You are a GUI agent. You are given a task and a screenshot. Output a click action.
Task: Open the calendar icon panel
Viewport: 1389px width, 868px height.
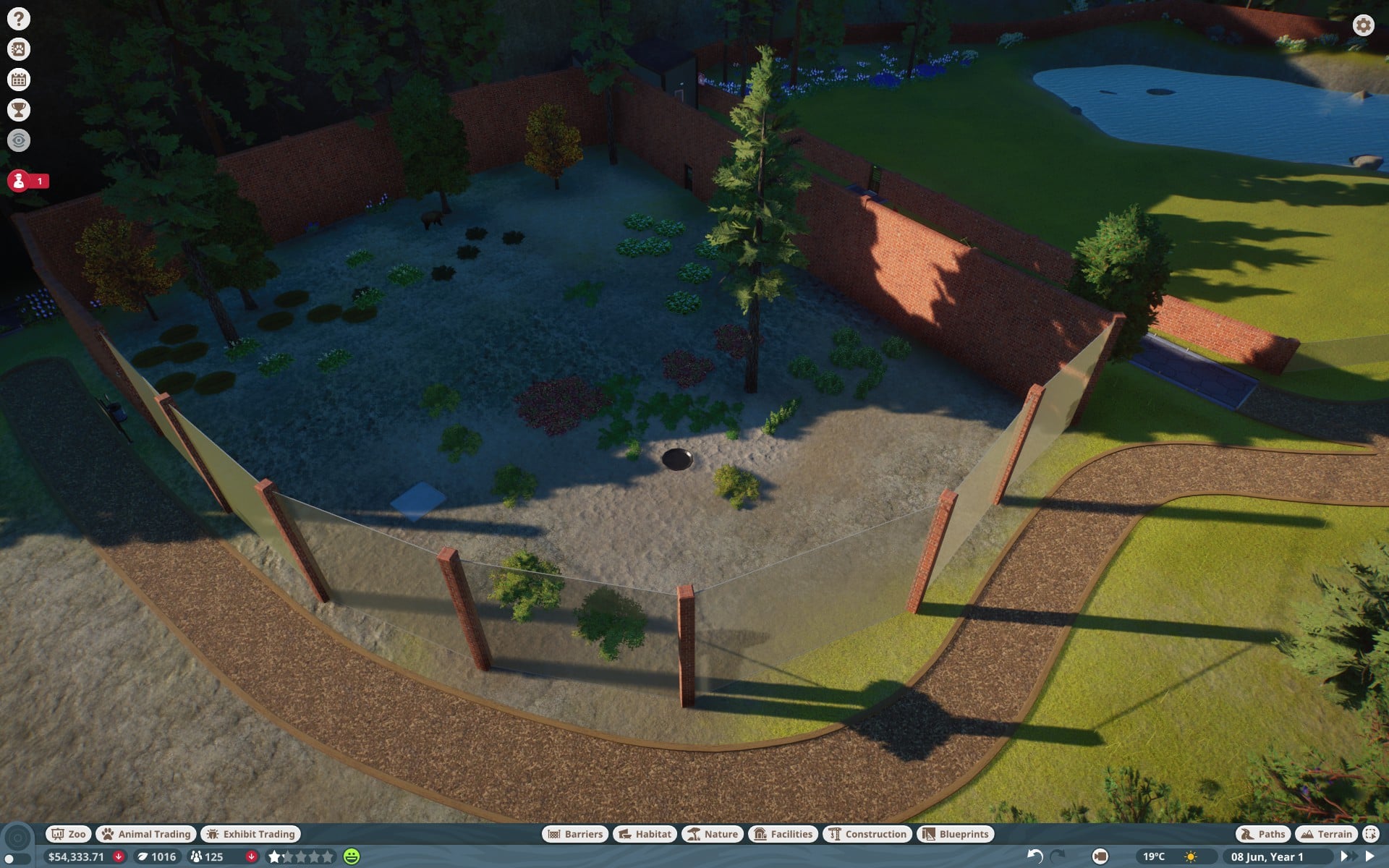click(x=19, y=80)
